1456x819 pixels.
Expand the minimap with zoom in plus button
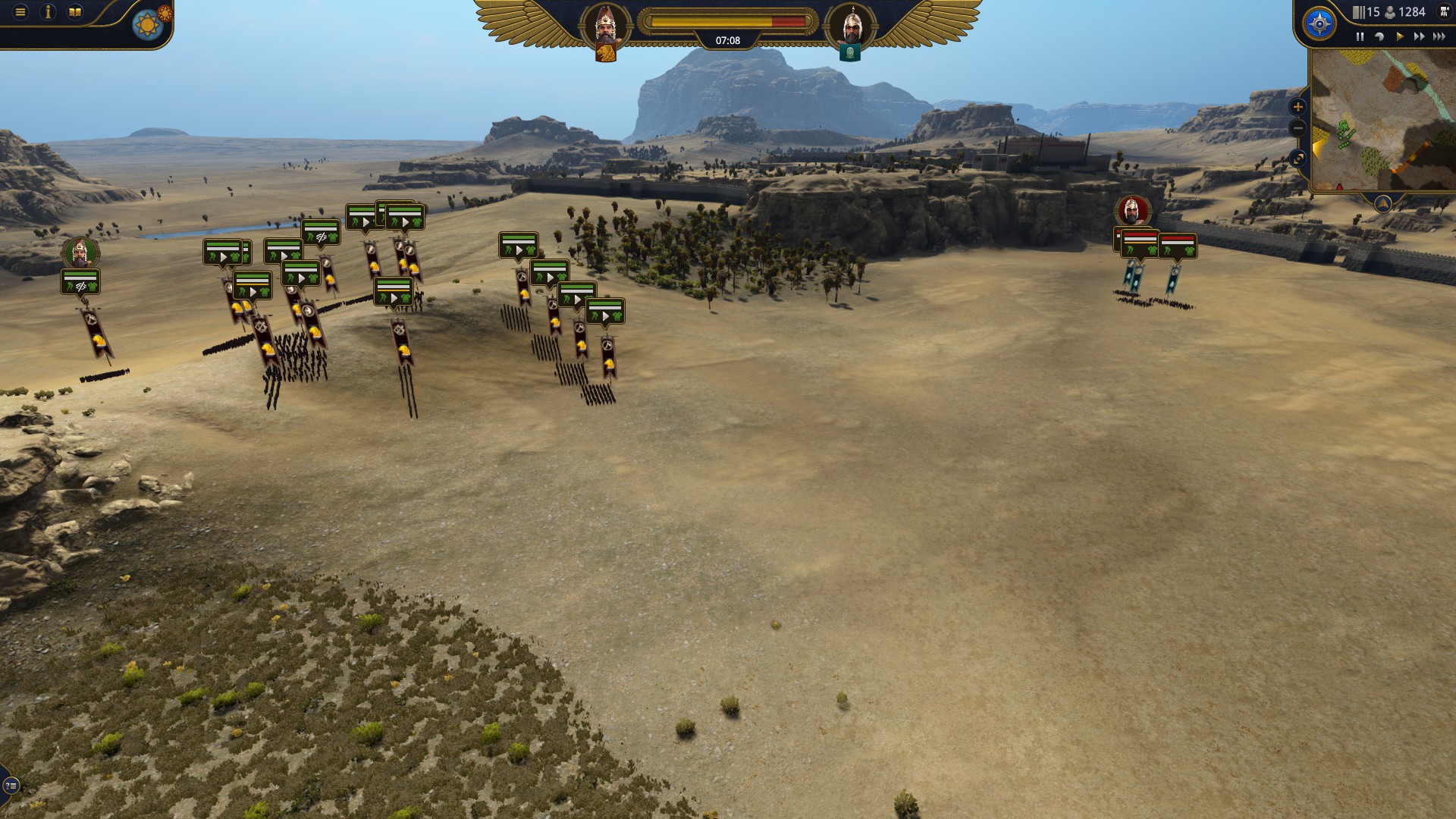[x=1298, y=105]
